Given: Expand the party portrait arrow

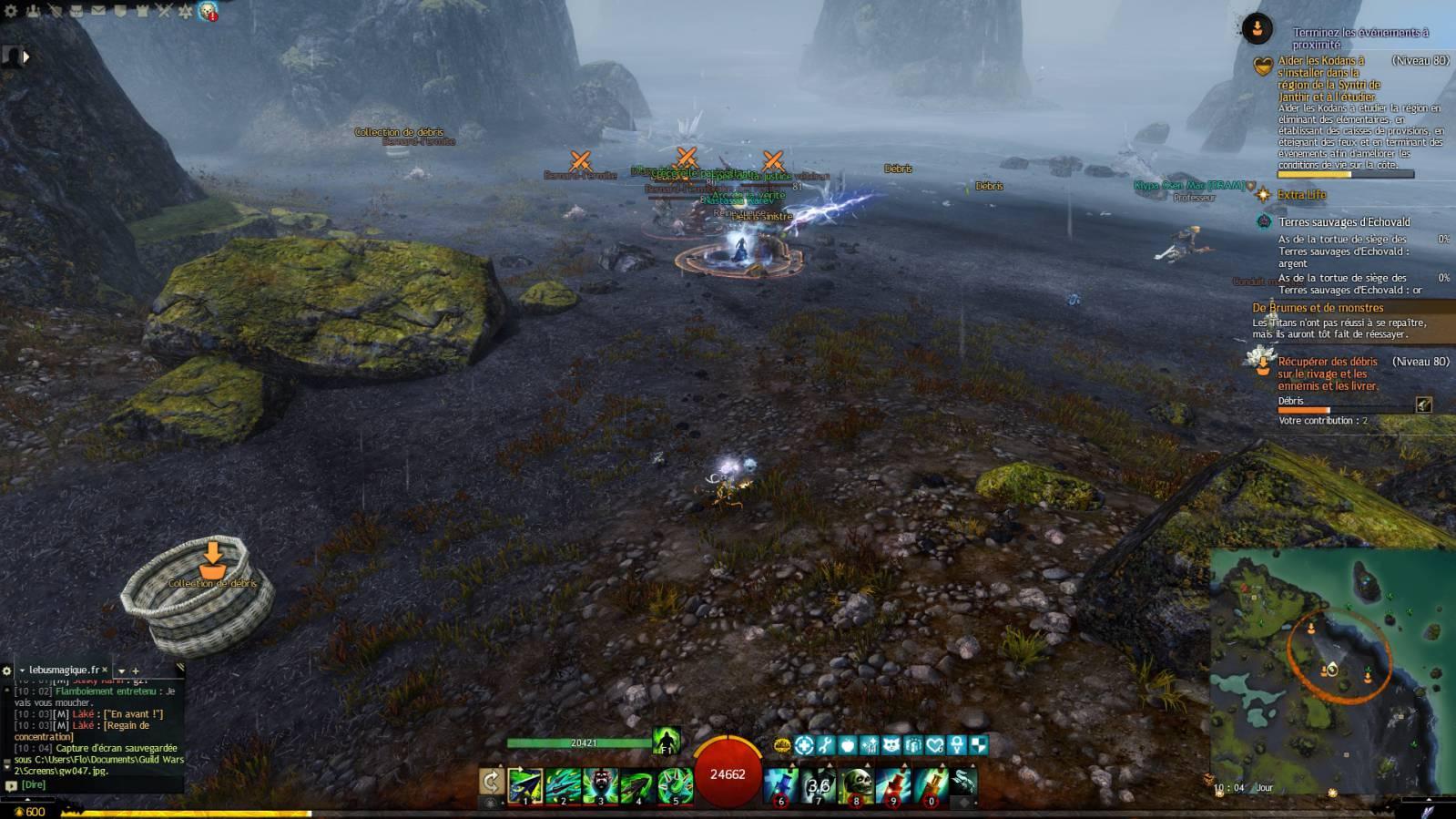Looking at the screenshot, I should point(25,56).
